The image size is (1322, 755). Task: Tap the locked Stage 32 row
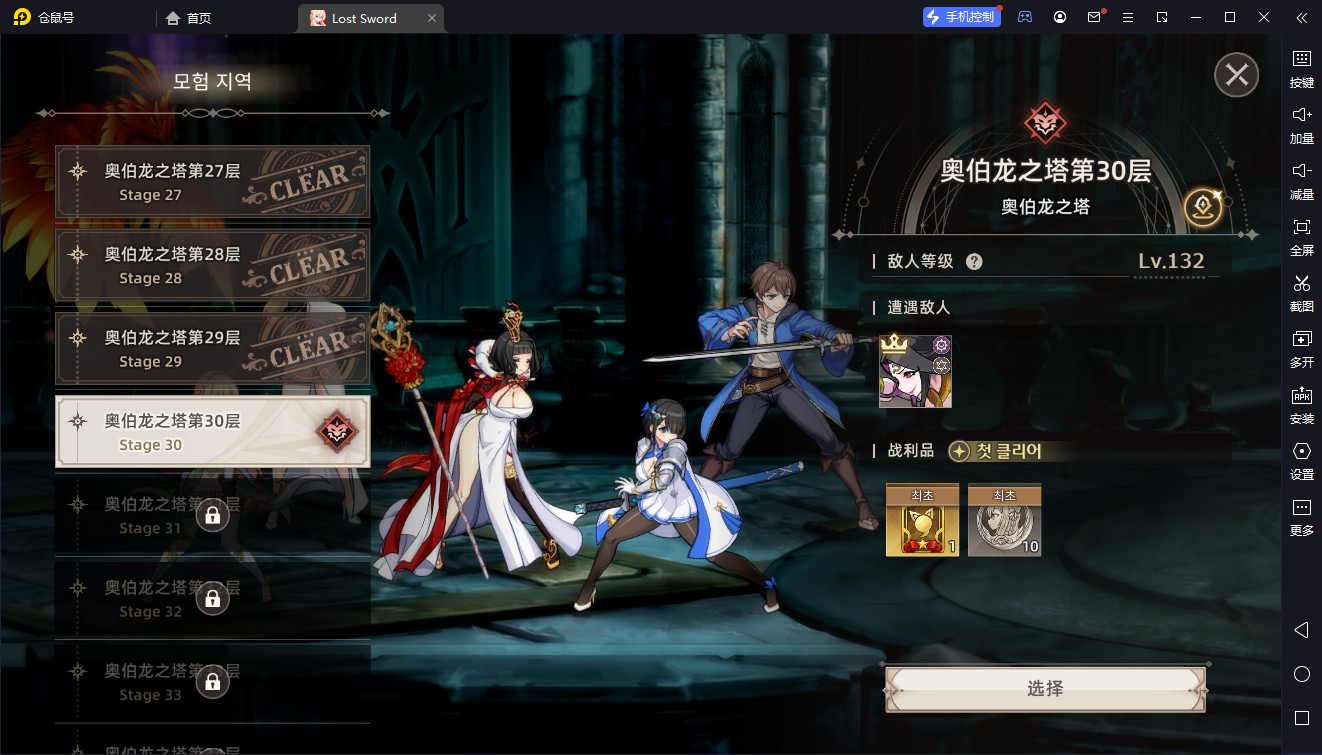tap(212, 598)
